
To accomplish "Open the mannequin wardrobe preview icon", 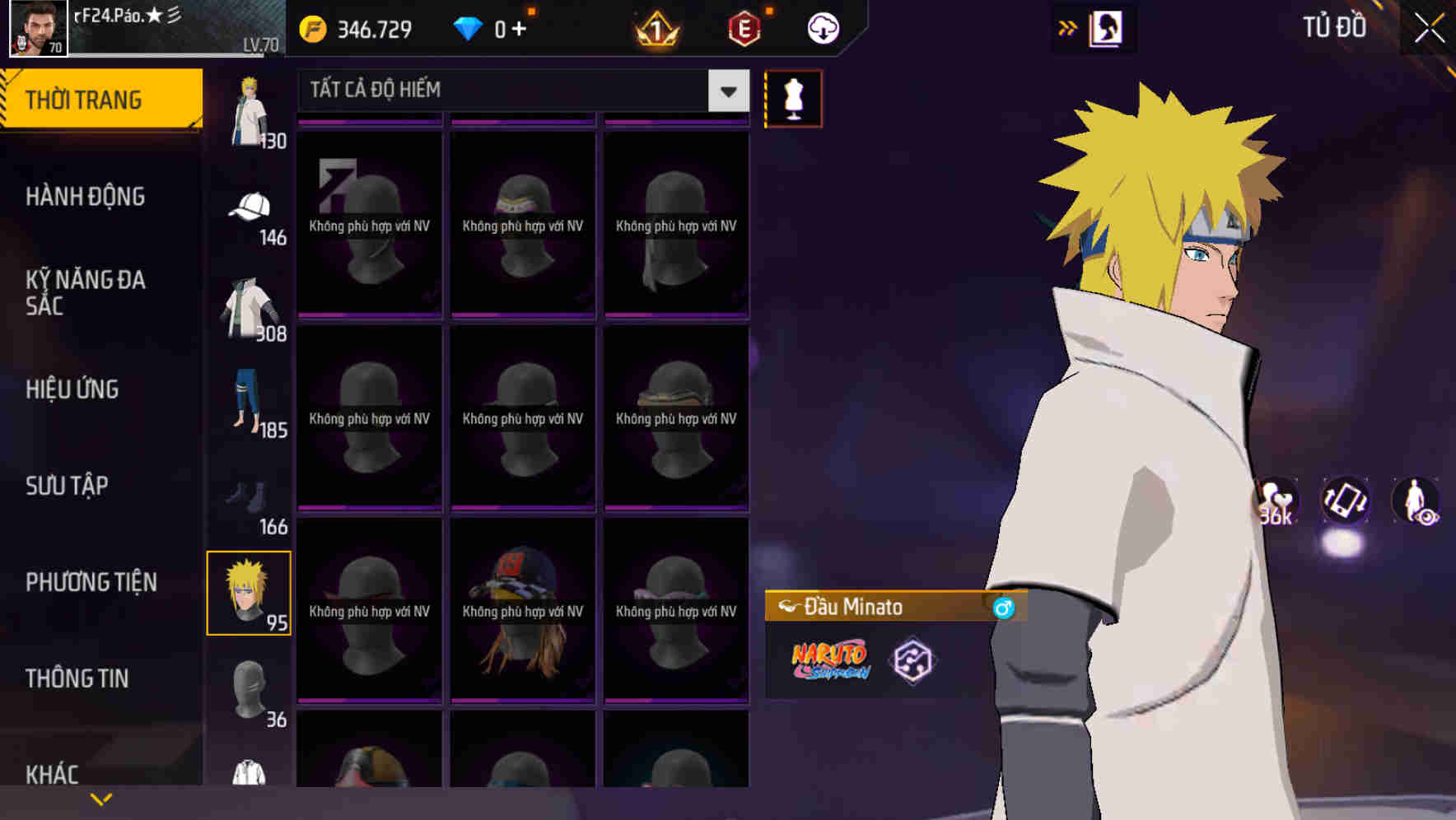I will [792, 97].
